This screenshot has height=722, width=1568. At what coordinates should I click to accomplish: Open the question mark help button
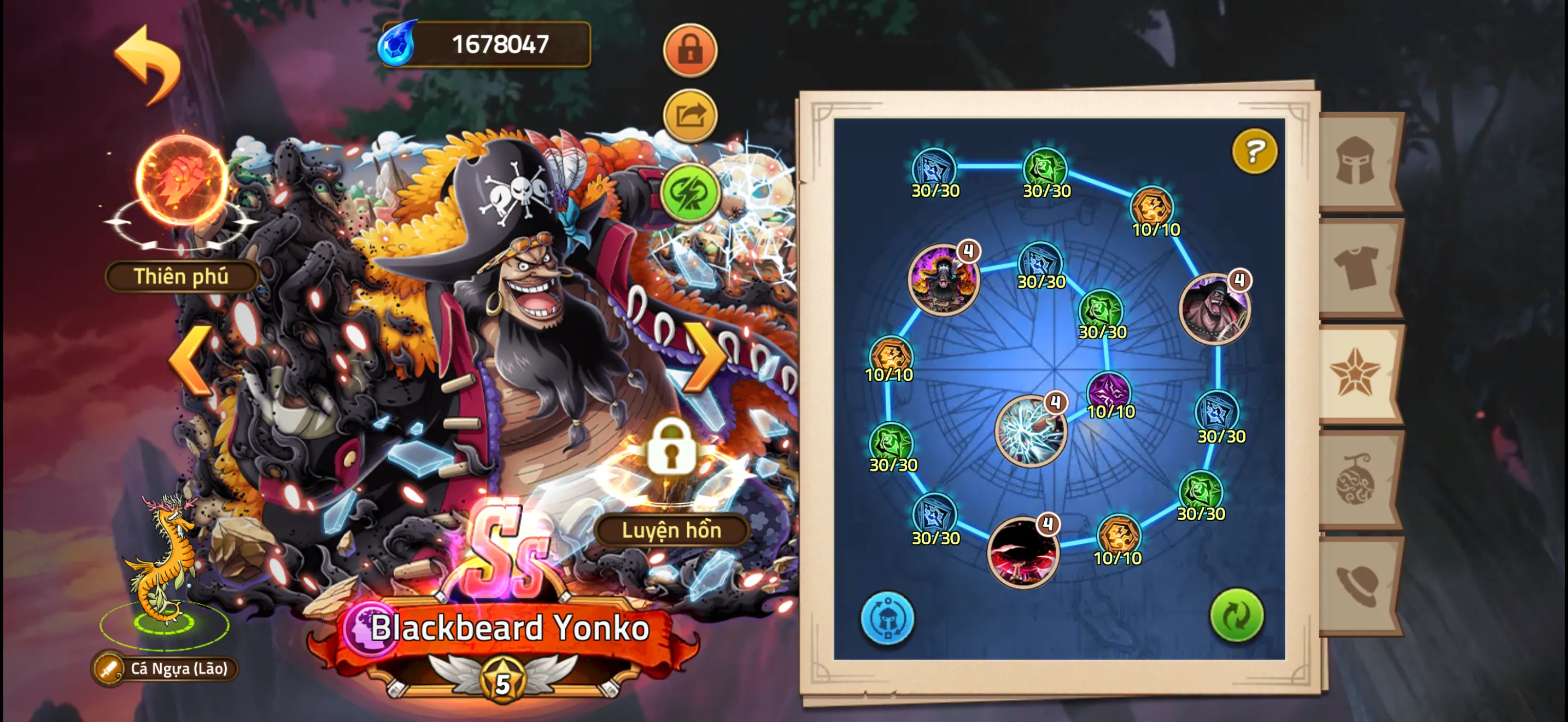tap(1254, 150)
